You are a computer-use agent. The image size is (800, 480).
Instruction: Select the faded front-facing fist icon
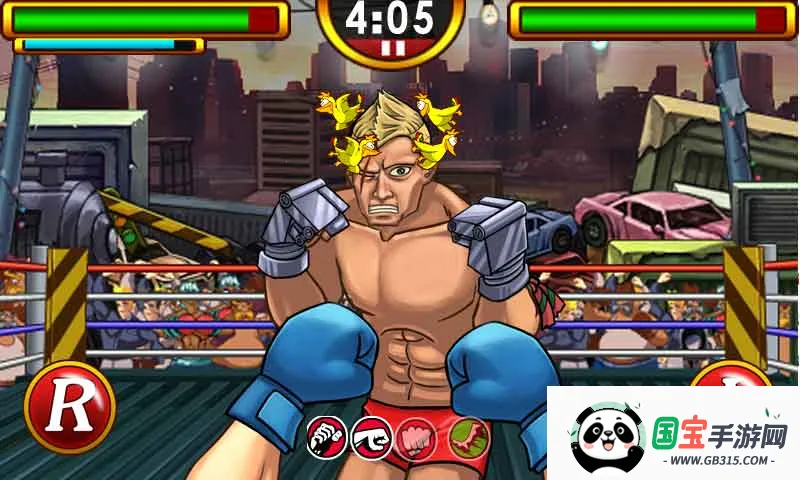417,438
